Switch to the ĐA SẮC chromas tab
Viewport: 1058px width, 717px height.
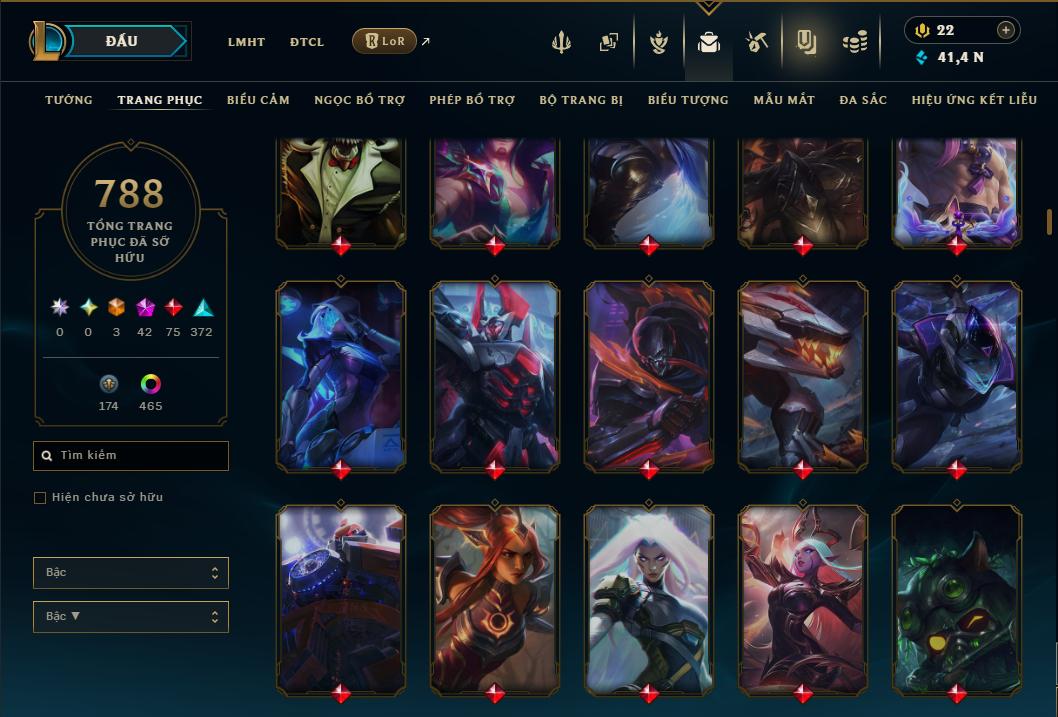[863, 100]
